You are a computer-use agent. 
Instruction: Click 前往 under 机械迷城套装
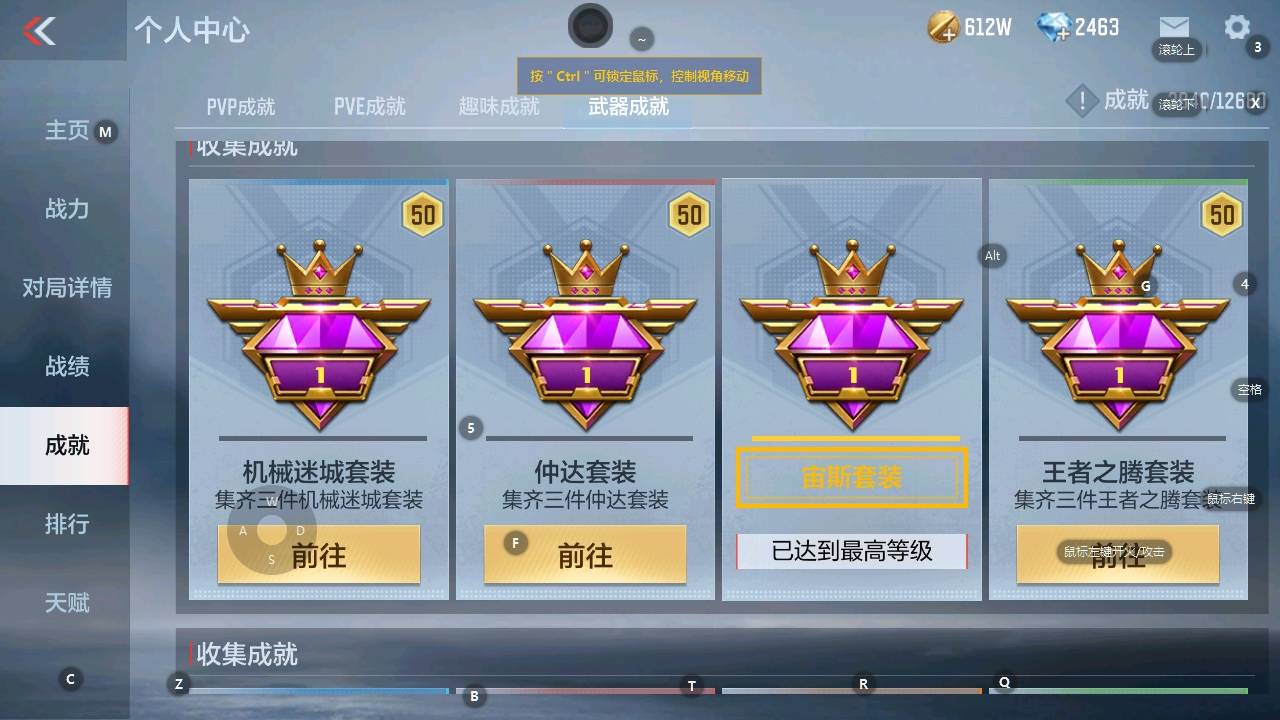(318, 554)
